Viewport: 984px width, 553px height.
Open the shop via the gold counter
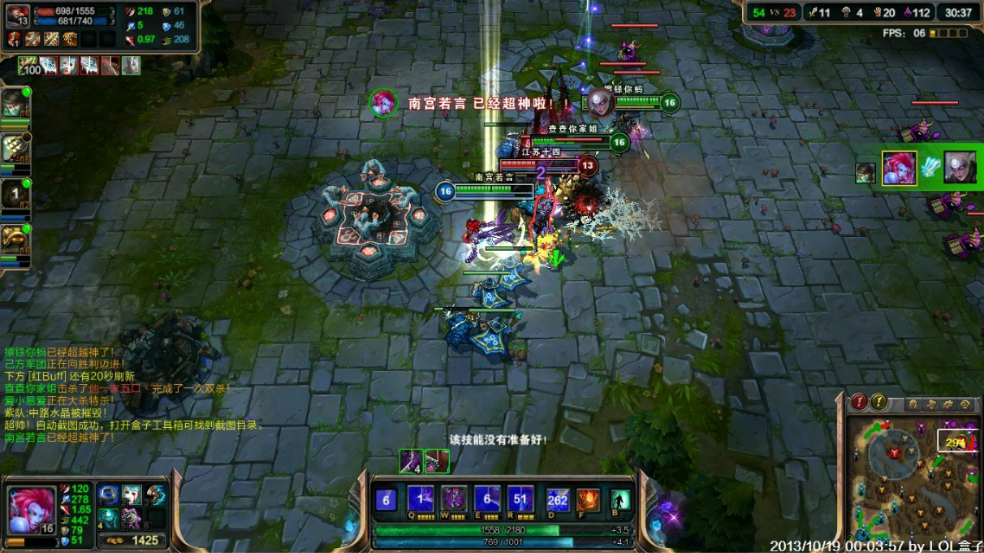[138, 540]
